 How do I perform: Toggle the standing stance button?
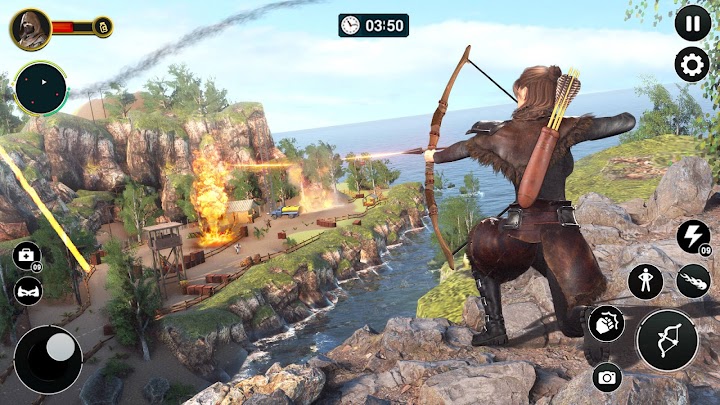(x=645, y=281)
